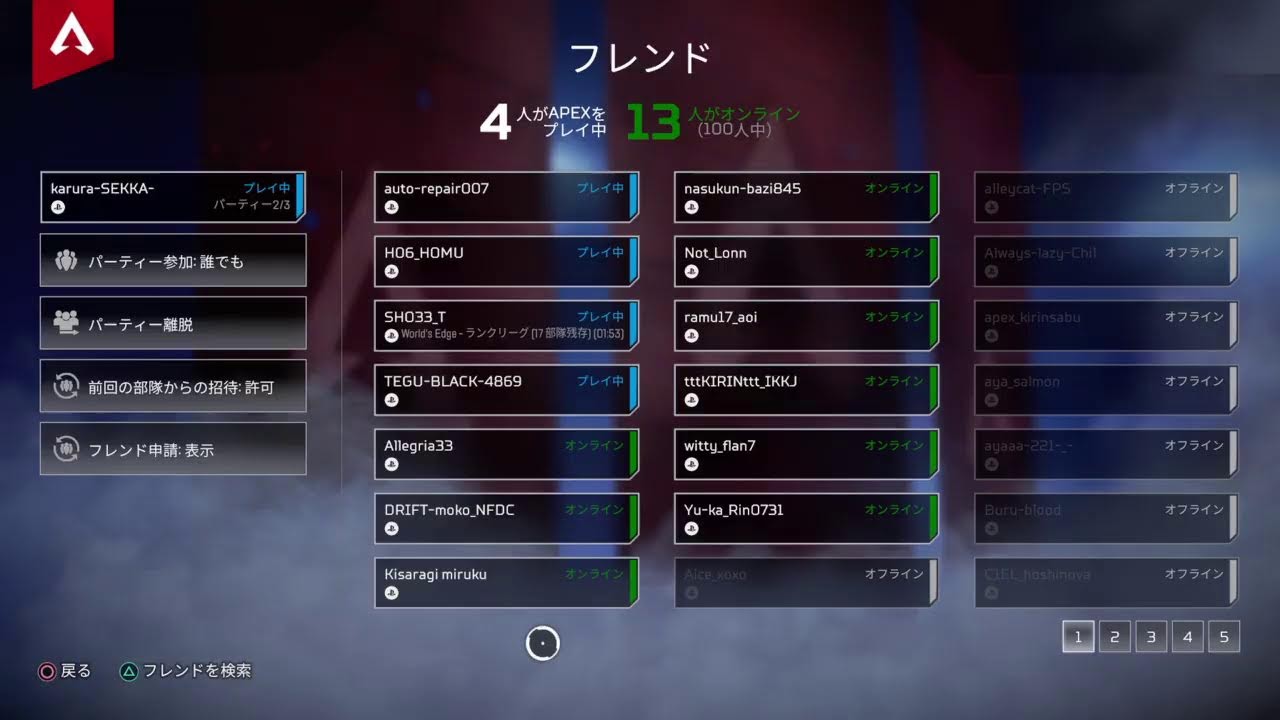Show friend requests via フレンド申請: 表示
This screenshot has height=720, width=1280.
(x=172, y=449)
